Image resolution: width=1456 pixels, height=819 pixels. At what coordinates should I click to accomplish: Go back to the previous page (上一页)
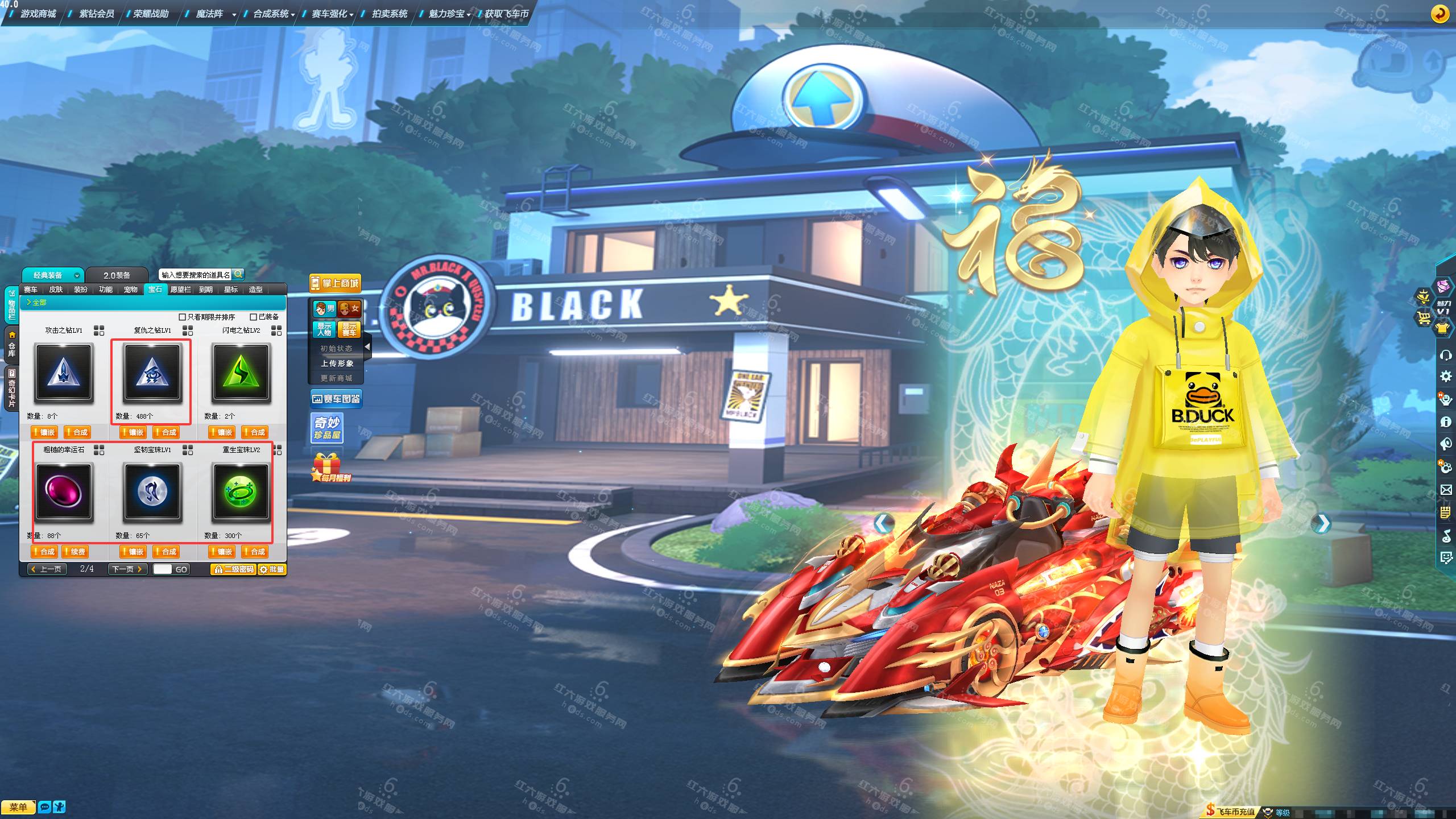coord(47,569)
